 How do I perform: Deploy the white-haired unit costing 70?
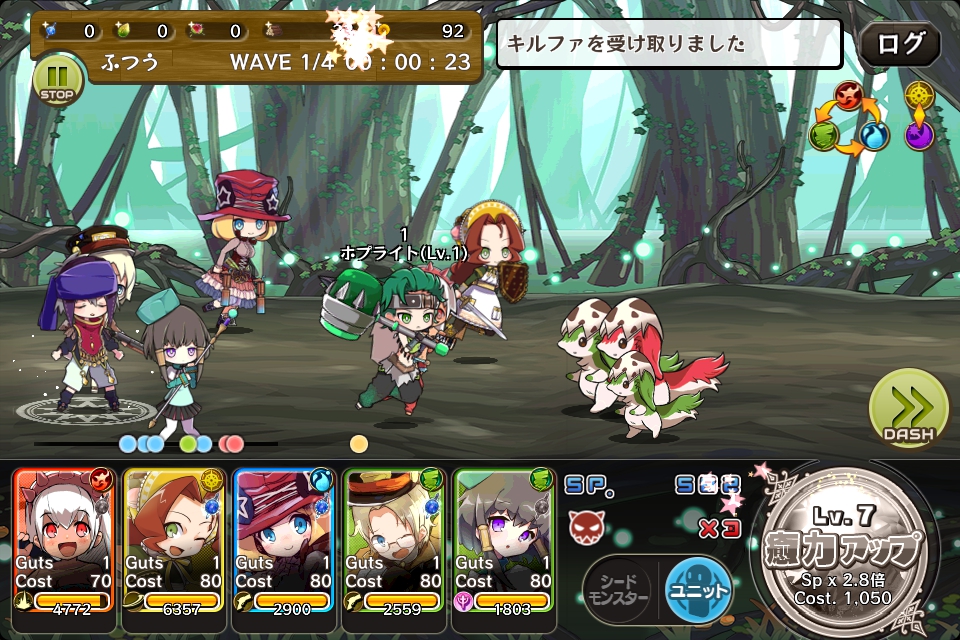[64, 540]
